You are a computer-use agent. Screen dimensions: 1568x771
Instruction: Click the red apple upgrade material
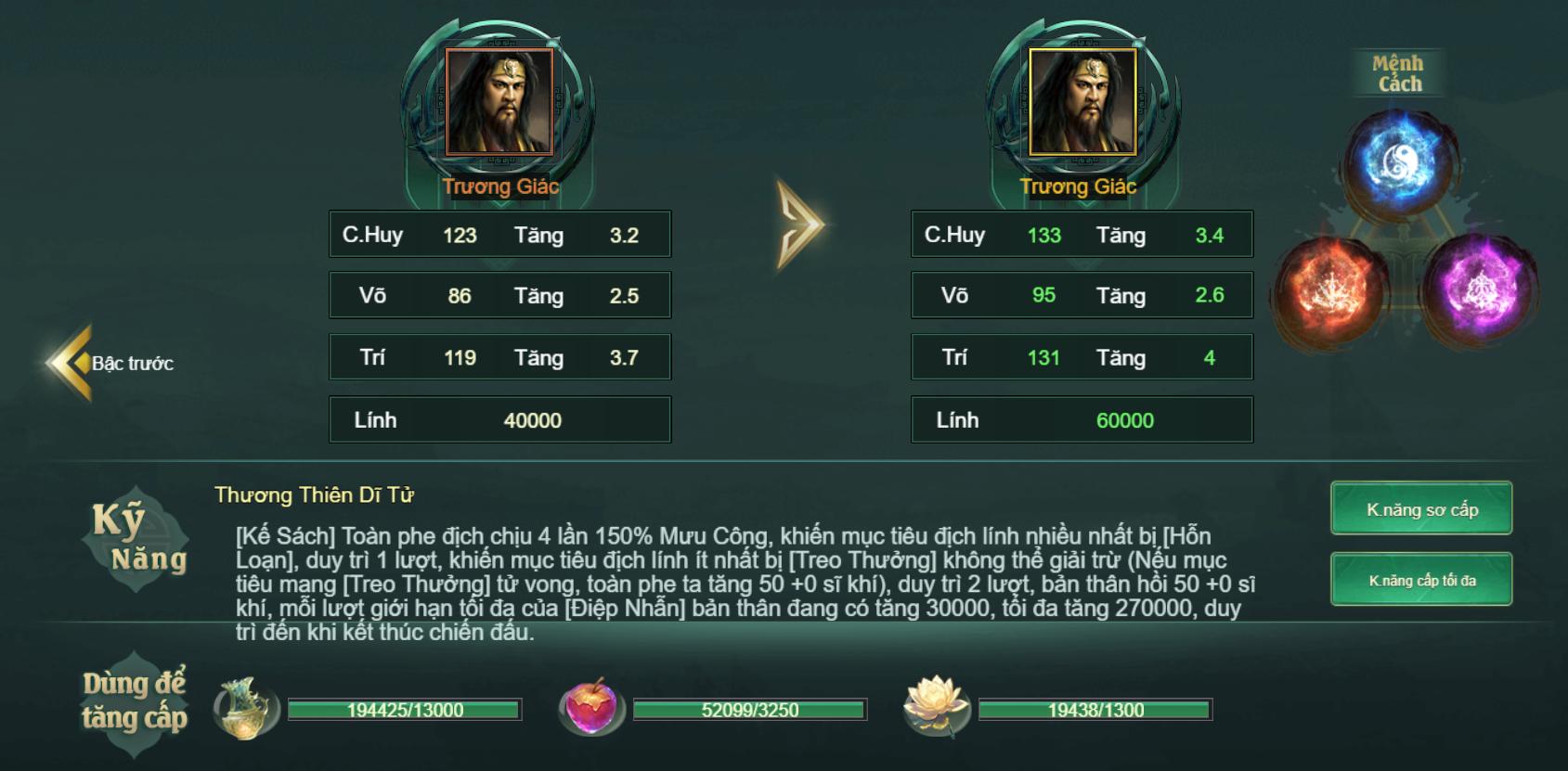click(x=590, y=708)
